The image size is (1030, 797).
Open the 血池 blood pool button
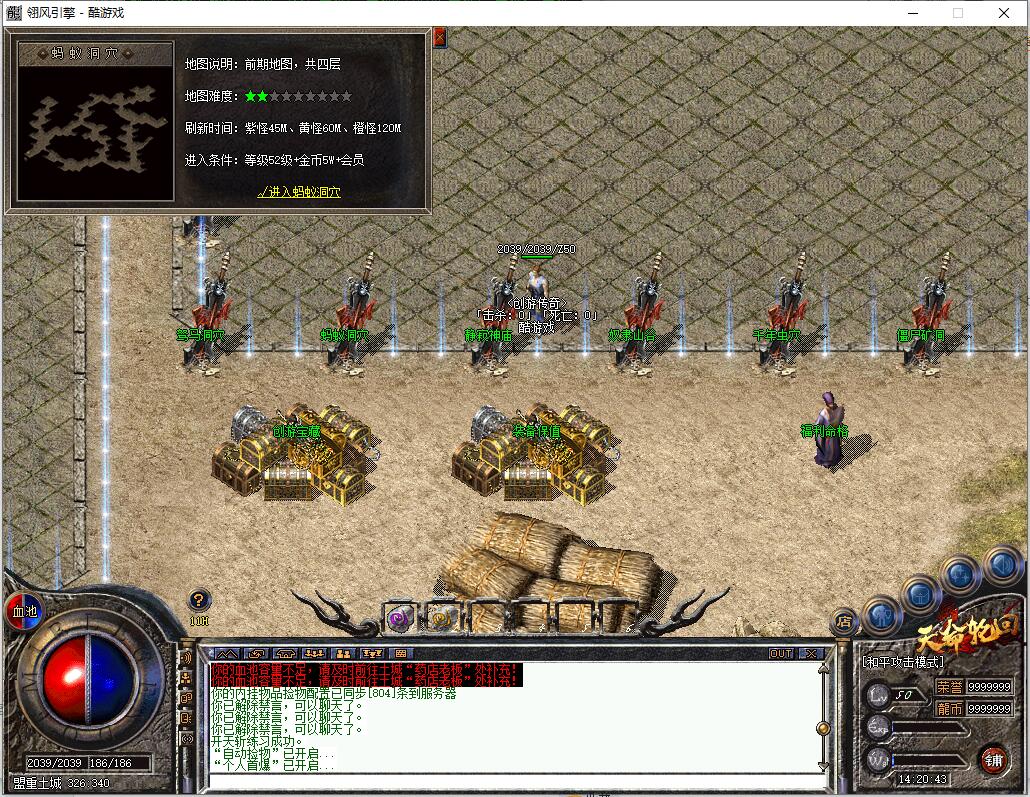(x=22, y=610)
